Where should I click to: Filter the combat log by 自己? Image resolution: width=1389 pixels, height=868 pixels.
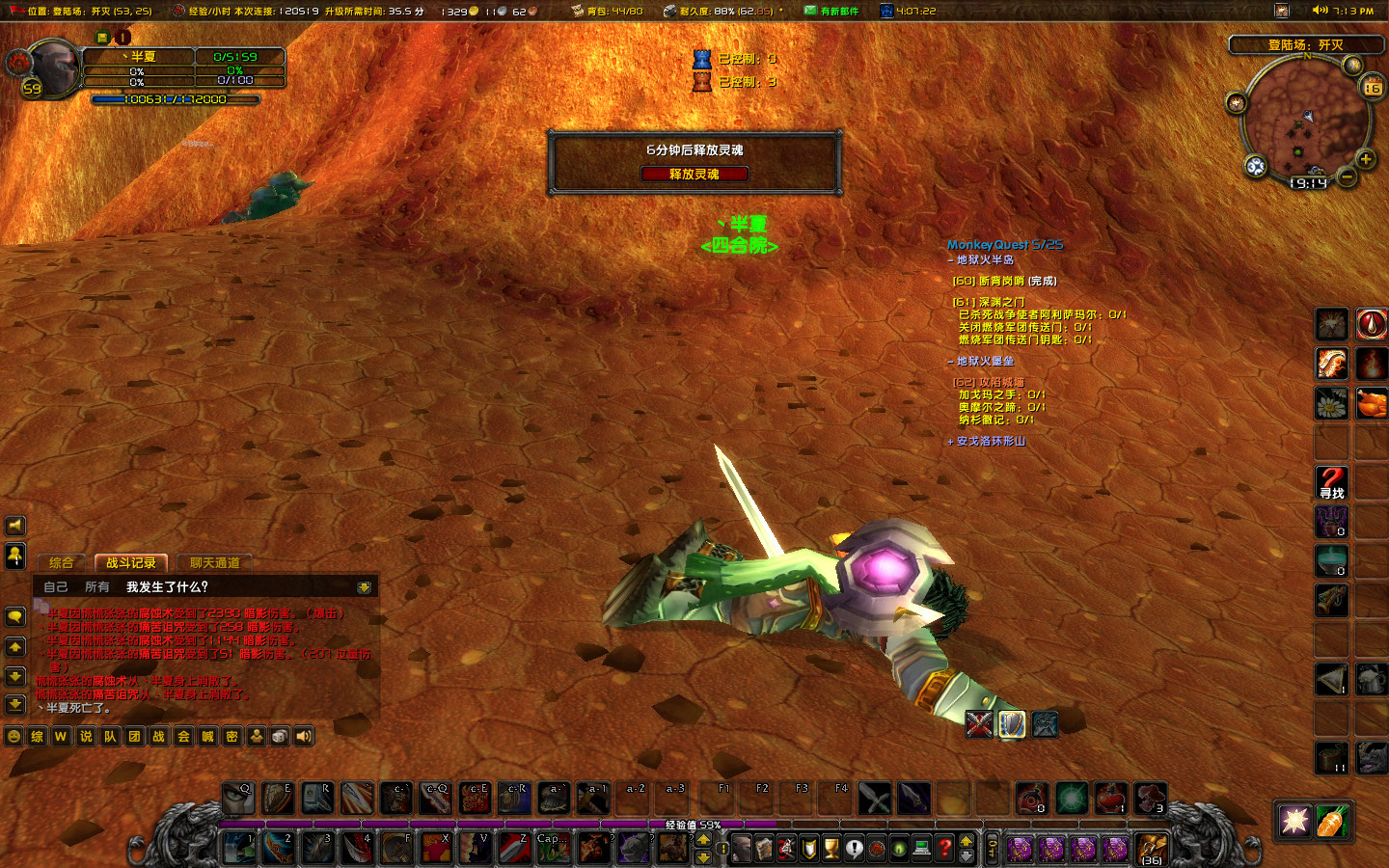pos(56,586)
